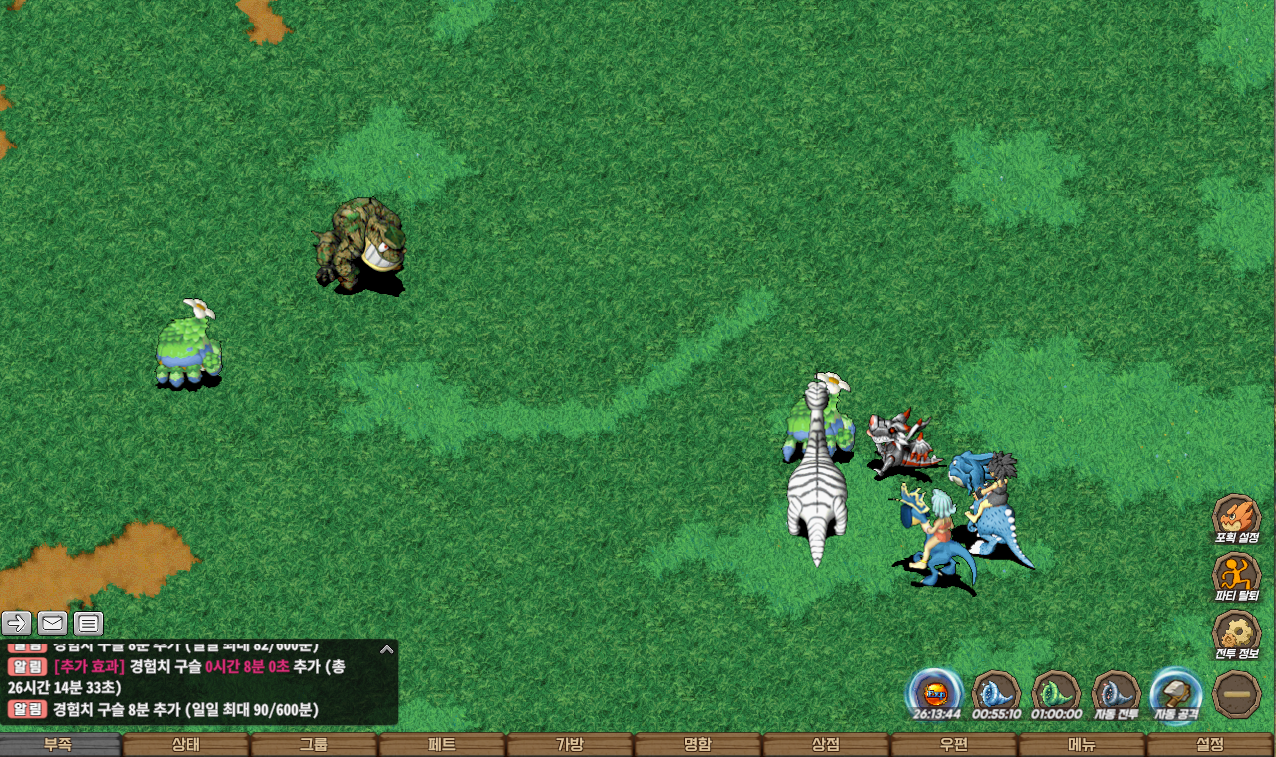Click the Exp orb icon
This screenshot has width=1276, height=757.
click(936, 693)
